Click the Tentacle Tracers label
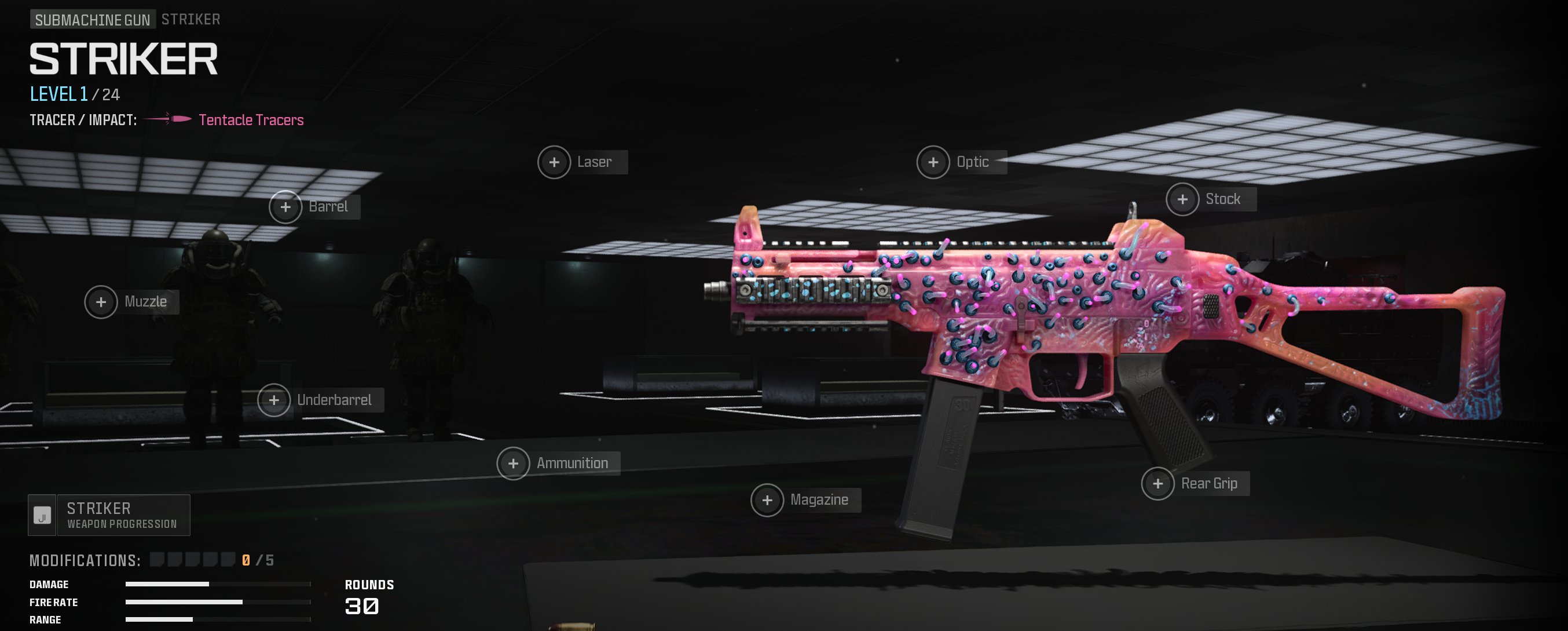The image size is (1568, 631). pos(251,120)
